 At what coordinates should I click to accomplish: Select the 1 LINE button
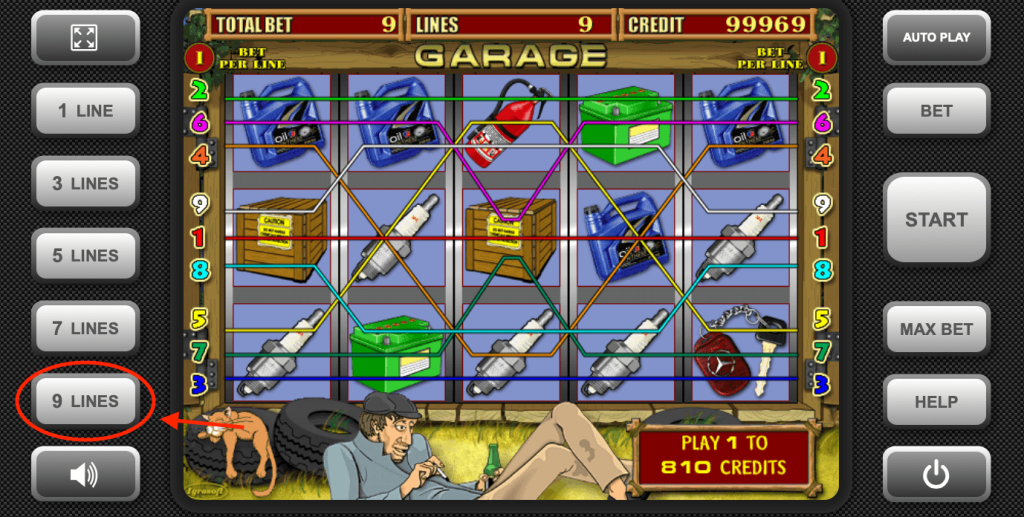85,111
